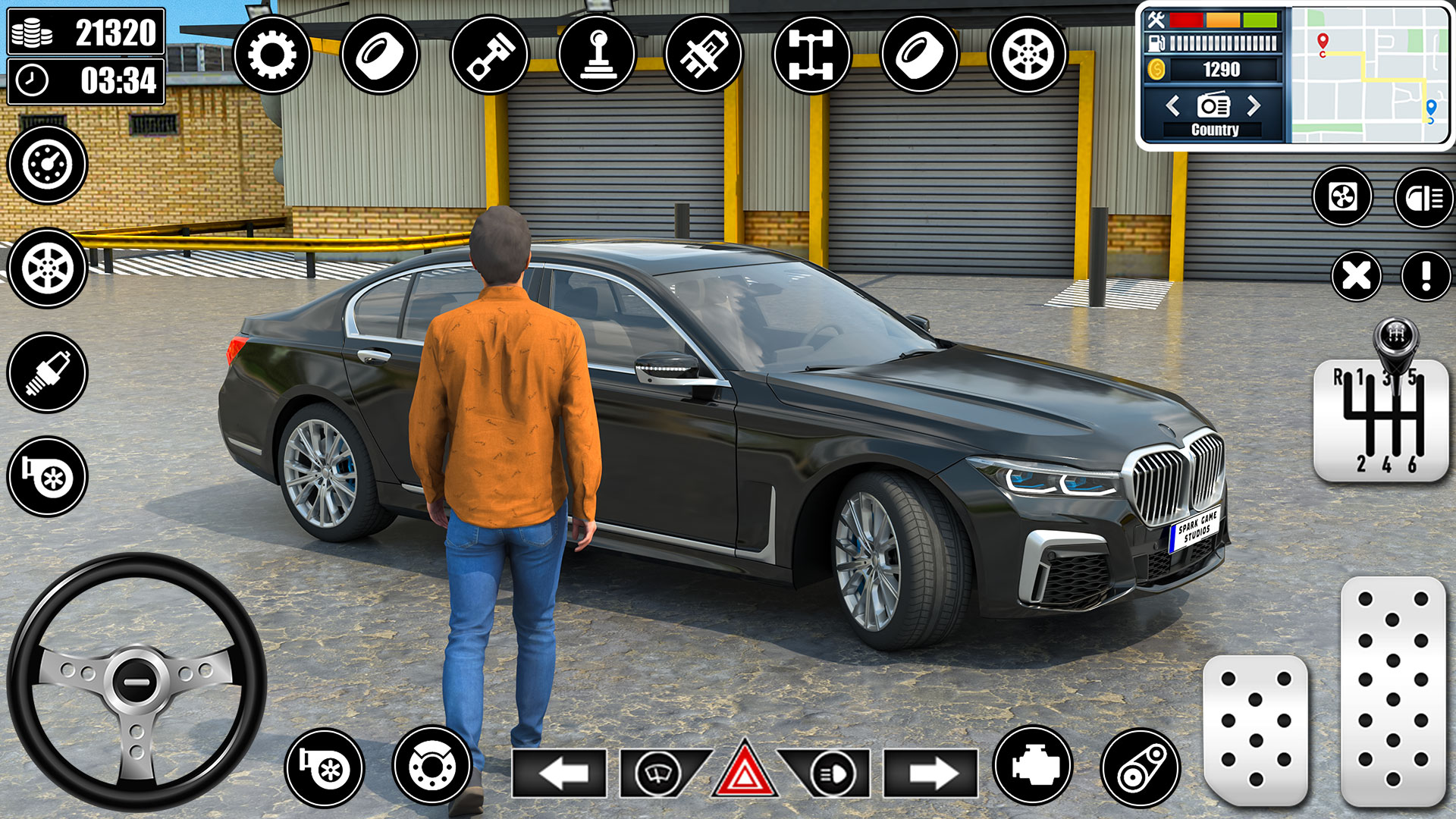
Task: Toggle the headlights on
Action: (833, 773)
